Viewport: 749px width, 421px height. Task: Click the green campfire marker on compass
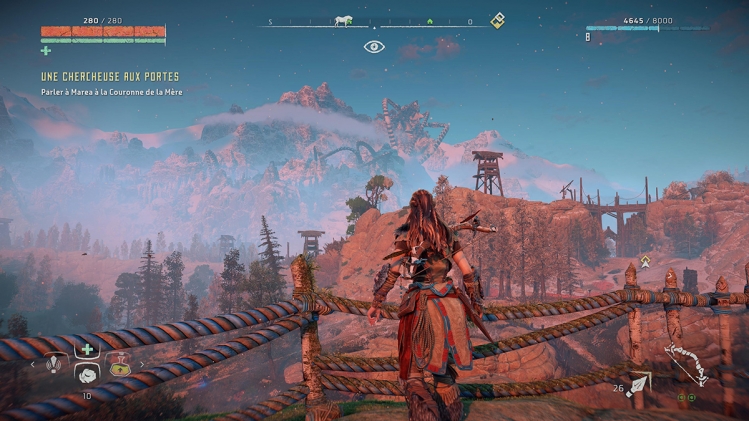click(x=429, y=20)
